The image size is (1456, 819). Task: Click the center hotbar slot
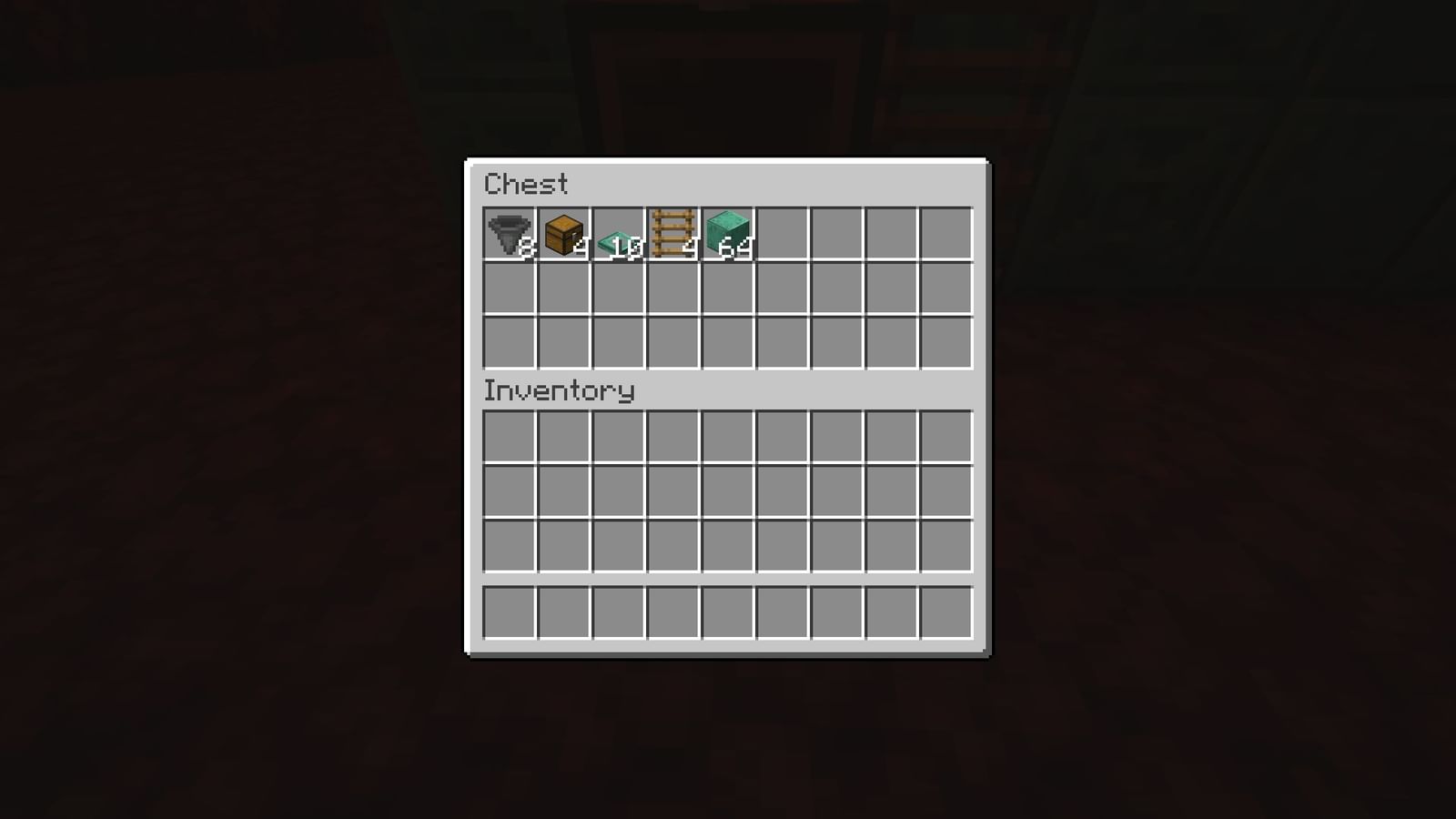728,612
